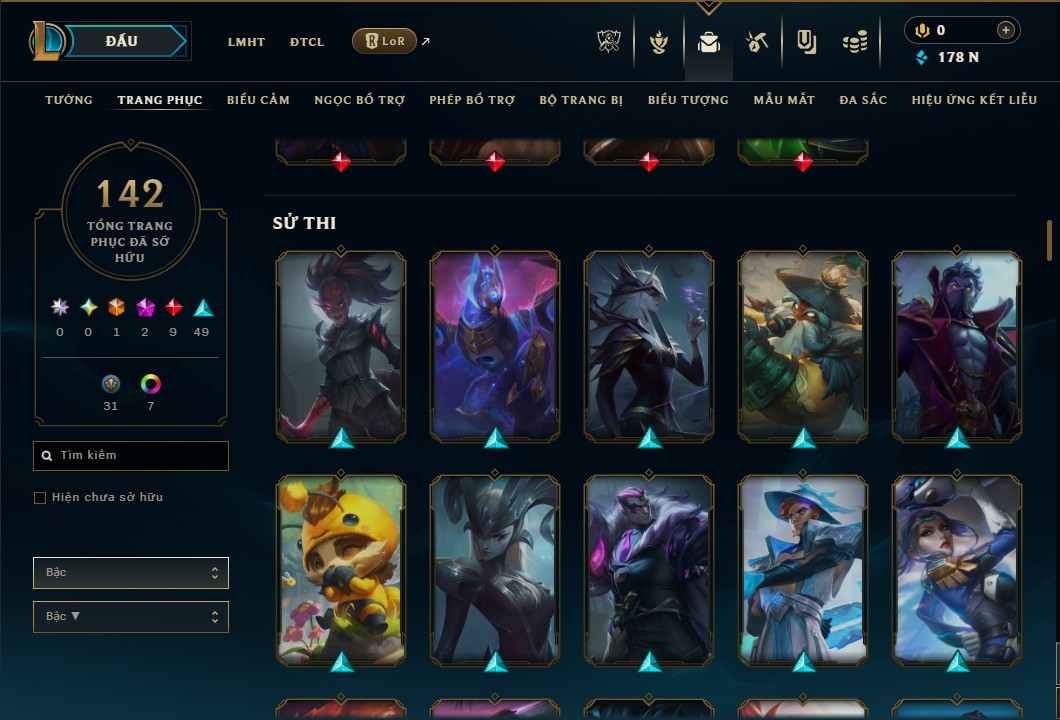Open the LMHT section
Viewport: 1060px width, 720px height.
pos(246,42)
